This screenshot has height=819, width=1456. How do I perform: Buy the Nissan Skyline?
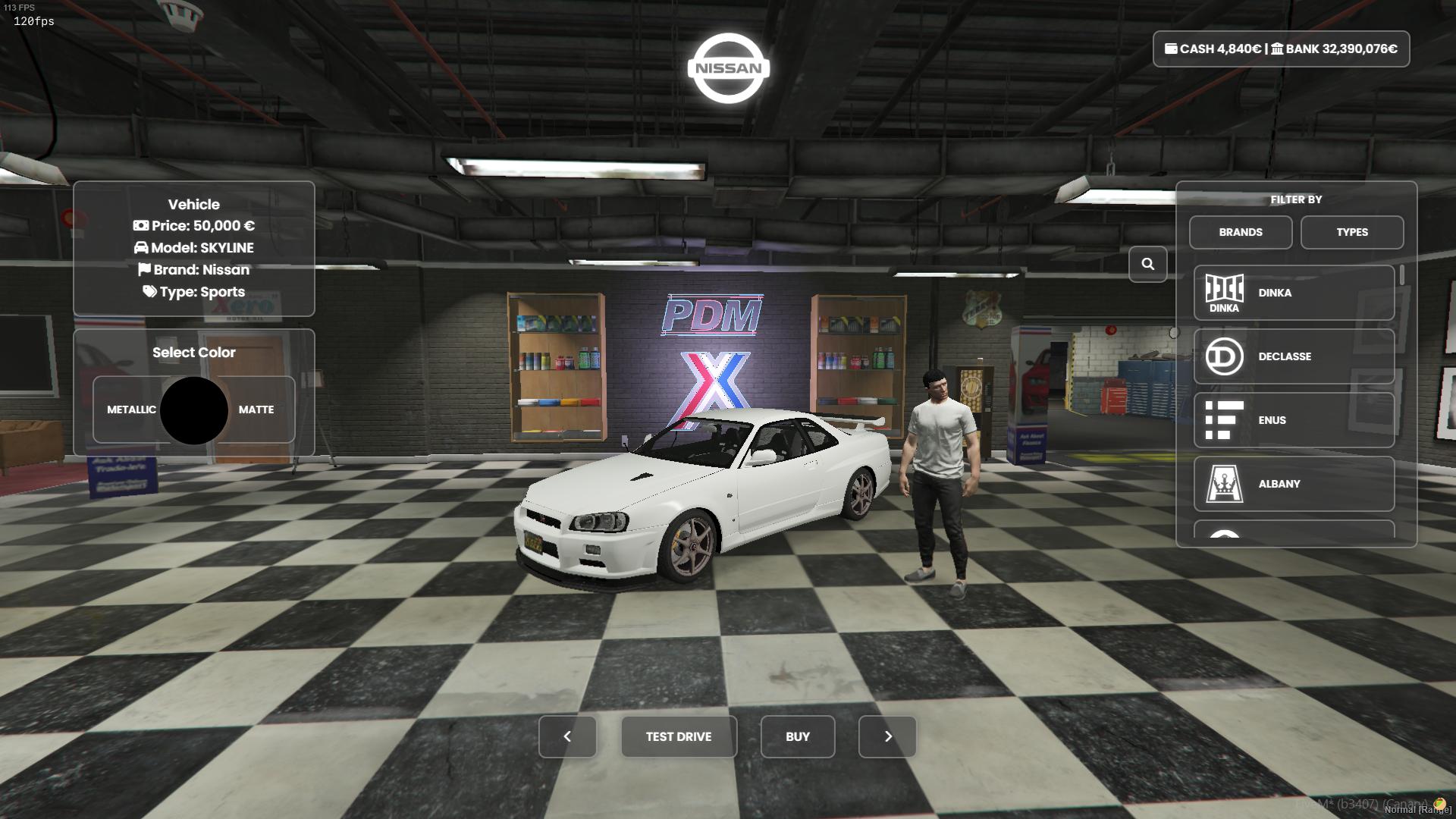tap(797, 736)
